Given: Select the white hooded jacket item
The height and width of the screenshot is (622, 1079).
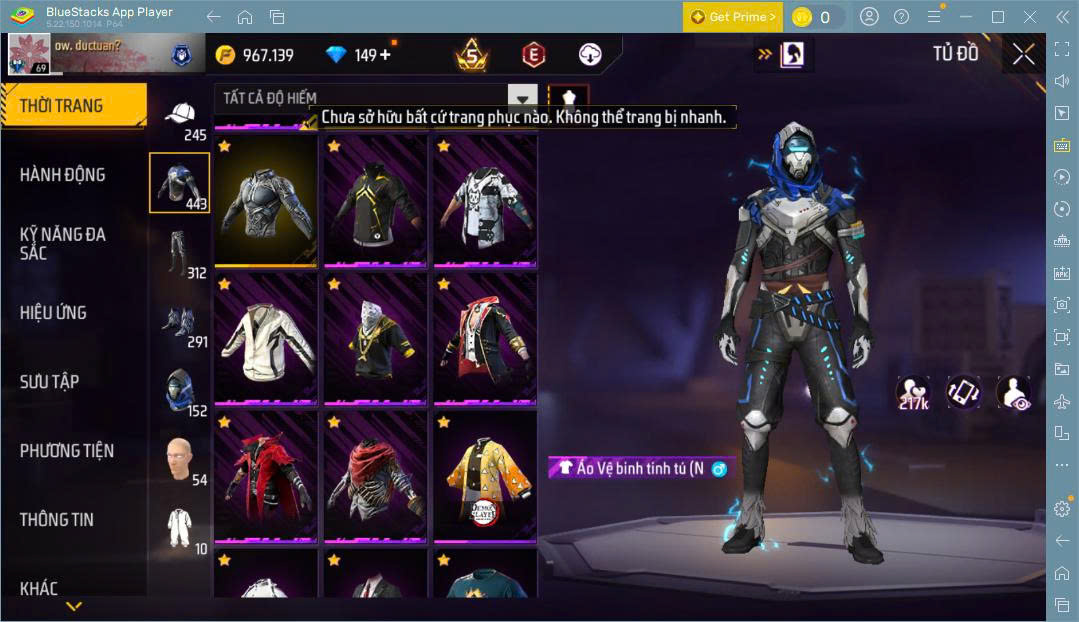Looking at the screenshot, I should [265, 340].
